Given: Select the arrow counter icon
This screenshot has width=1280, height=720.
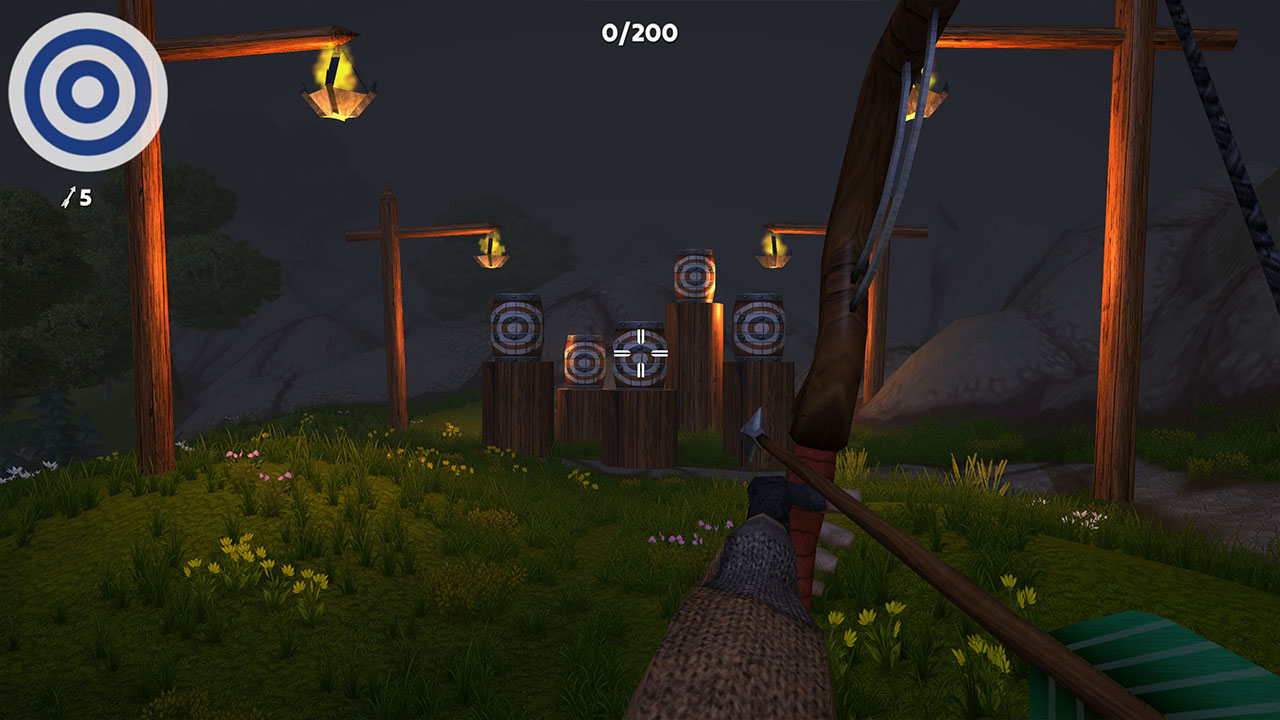Looking at the screenshot, I should [x=66, y=198].
